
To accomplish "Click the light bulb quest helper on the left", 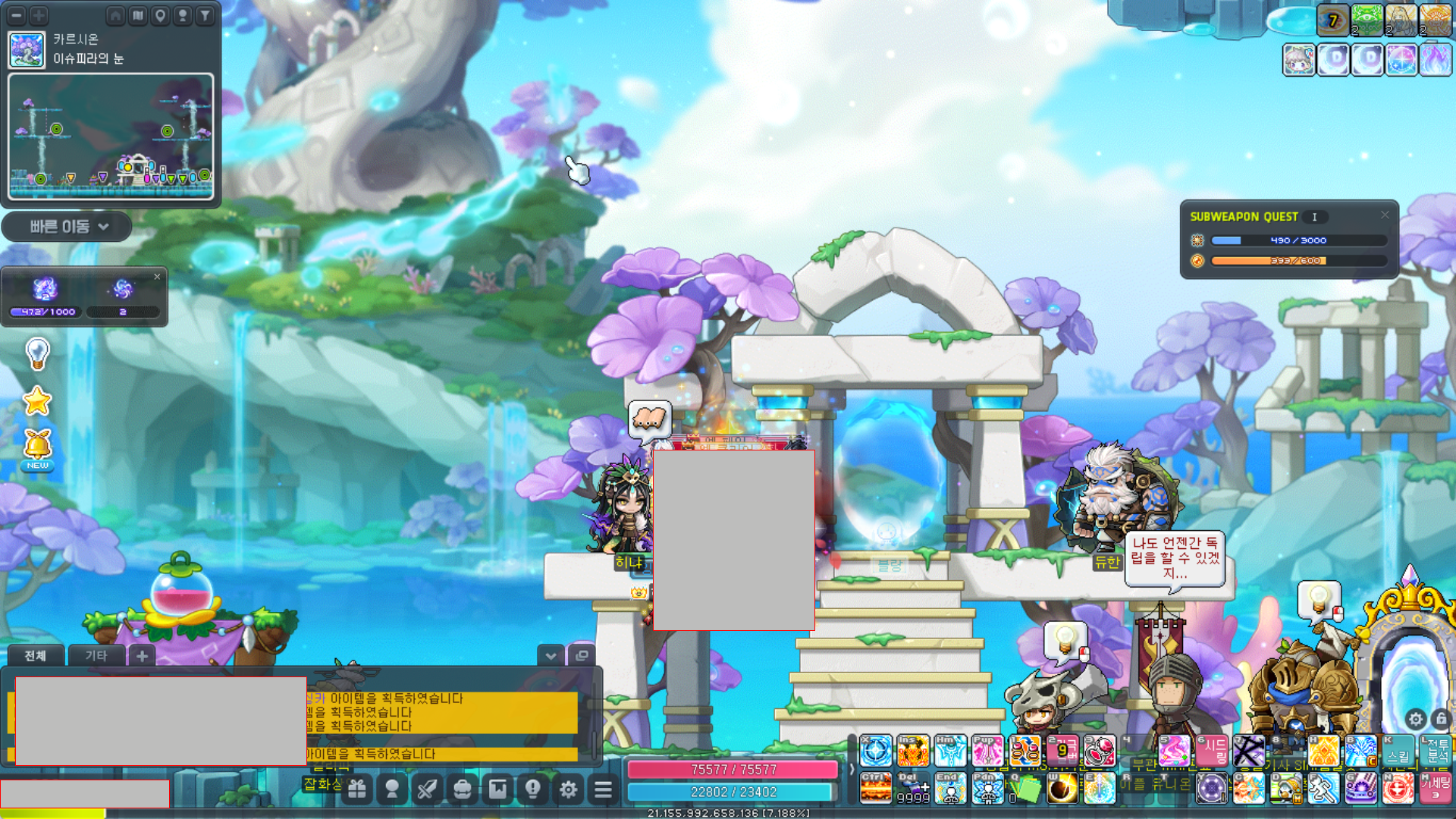I will point(37,353).
